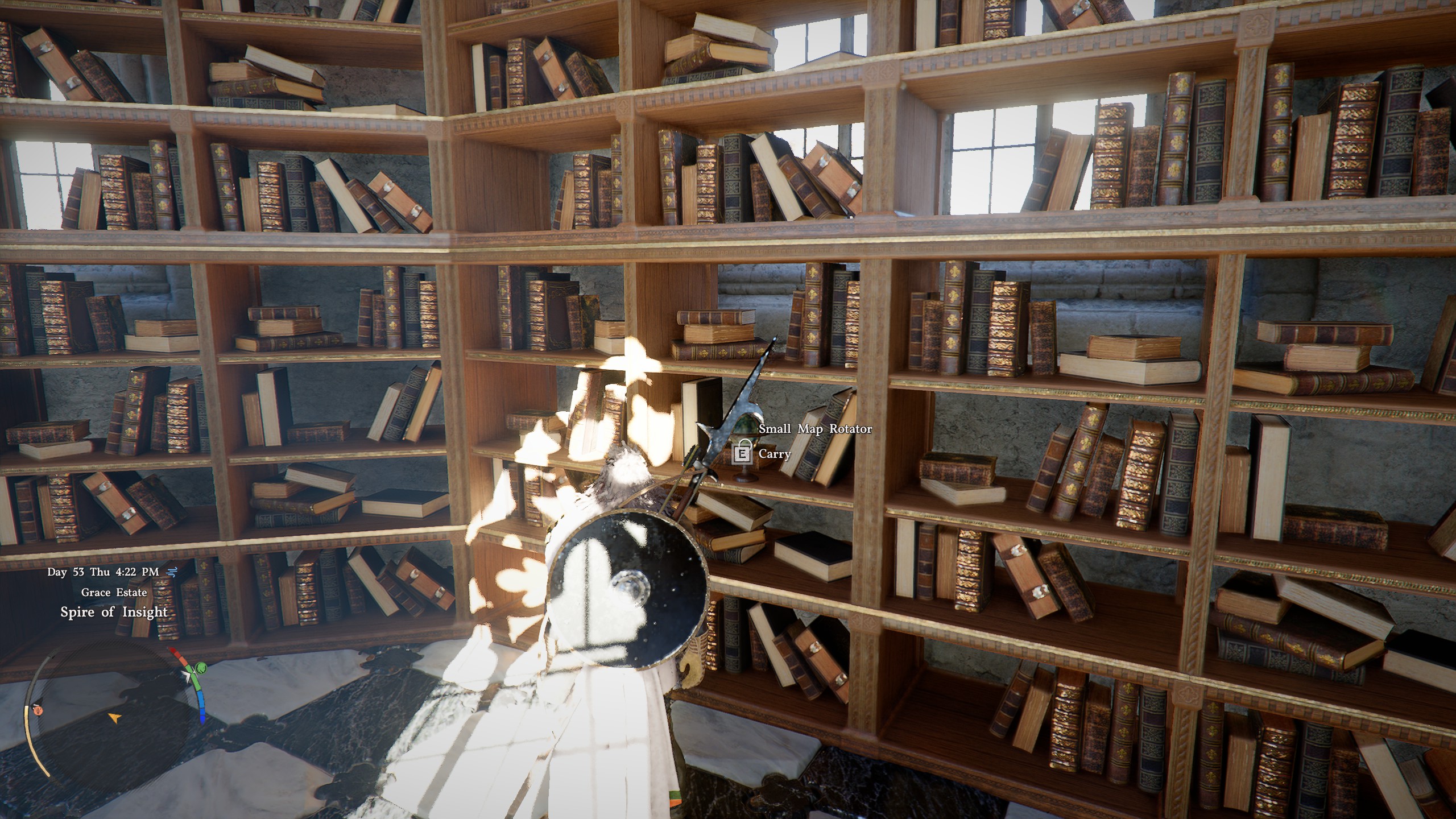Click the blue wind weather icon

(x=171, y=572)
